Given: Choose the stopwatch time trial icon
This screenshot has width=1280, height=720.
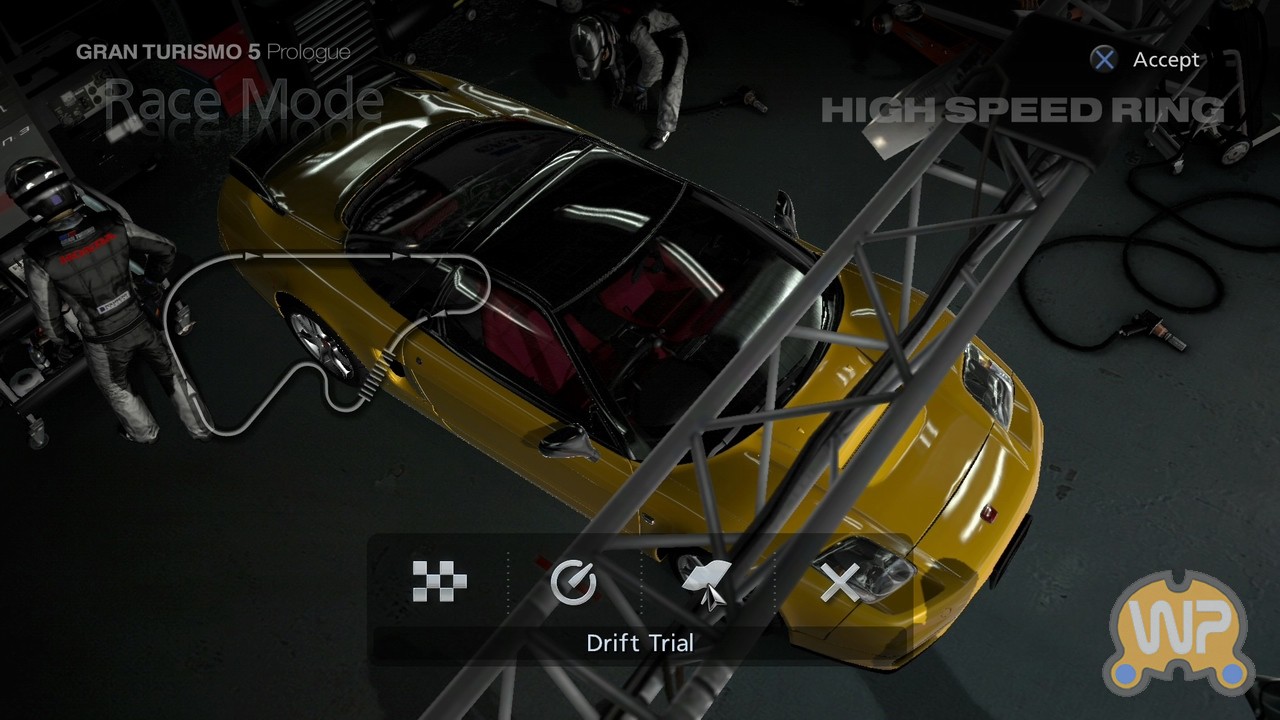Looking at the screenshot, I should pyautogui.click(x=573, y=581).
